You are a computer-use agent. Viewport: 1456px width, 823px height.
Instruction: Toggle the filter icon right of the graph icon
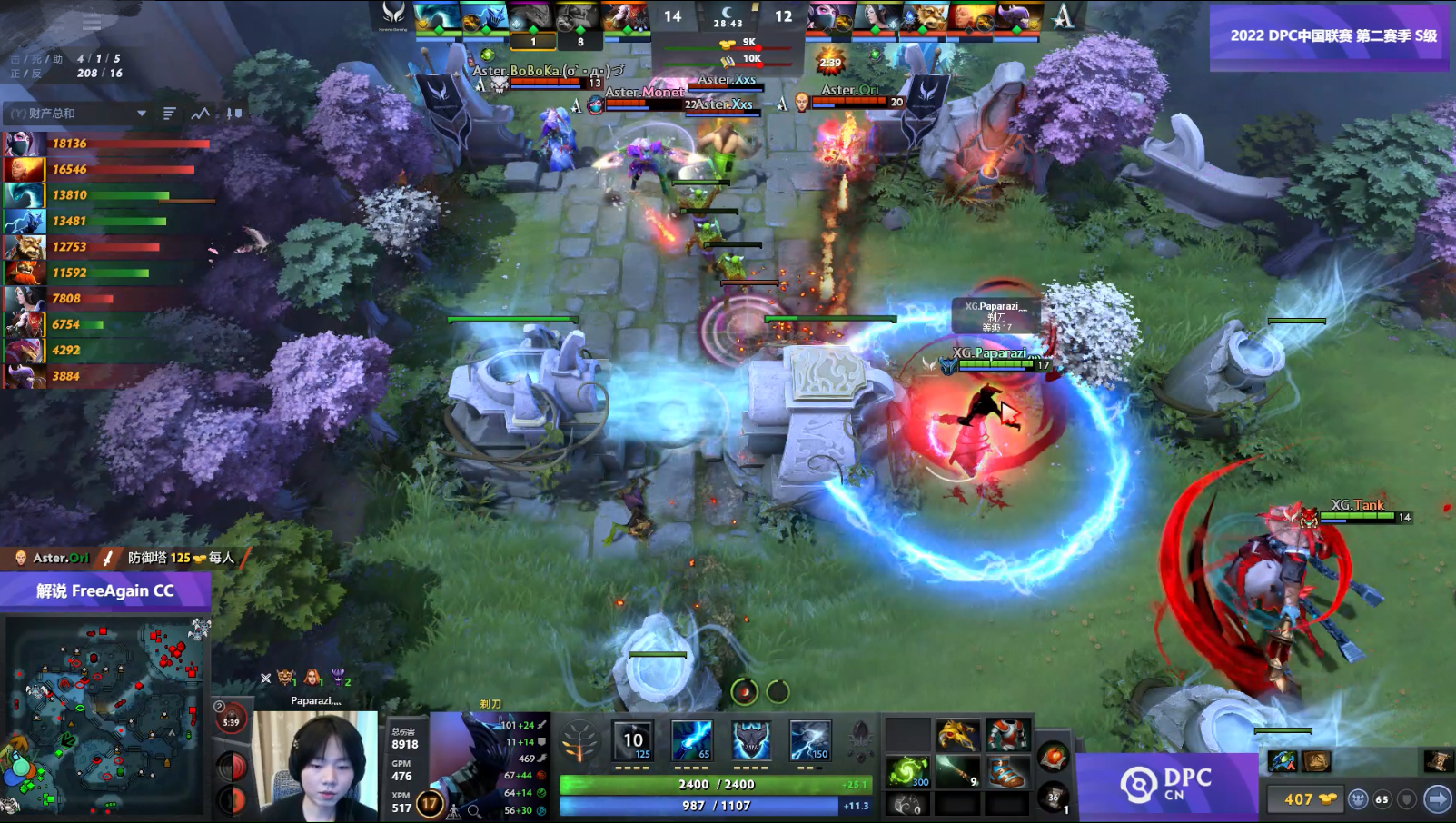pos(227,114)
